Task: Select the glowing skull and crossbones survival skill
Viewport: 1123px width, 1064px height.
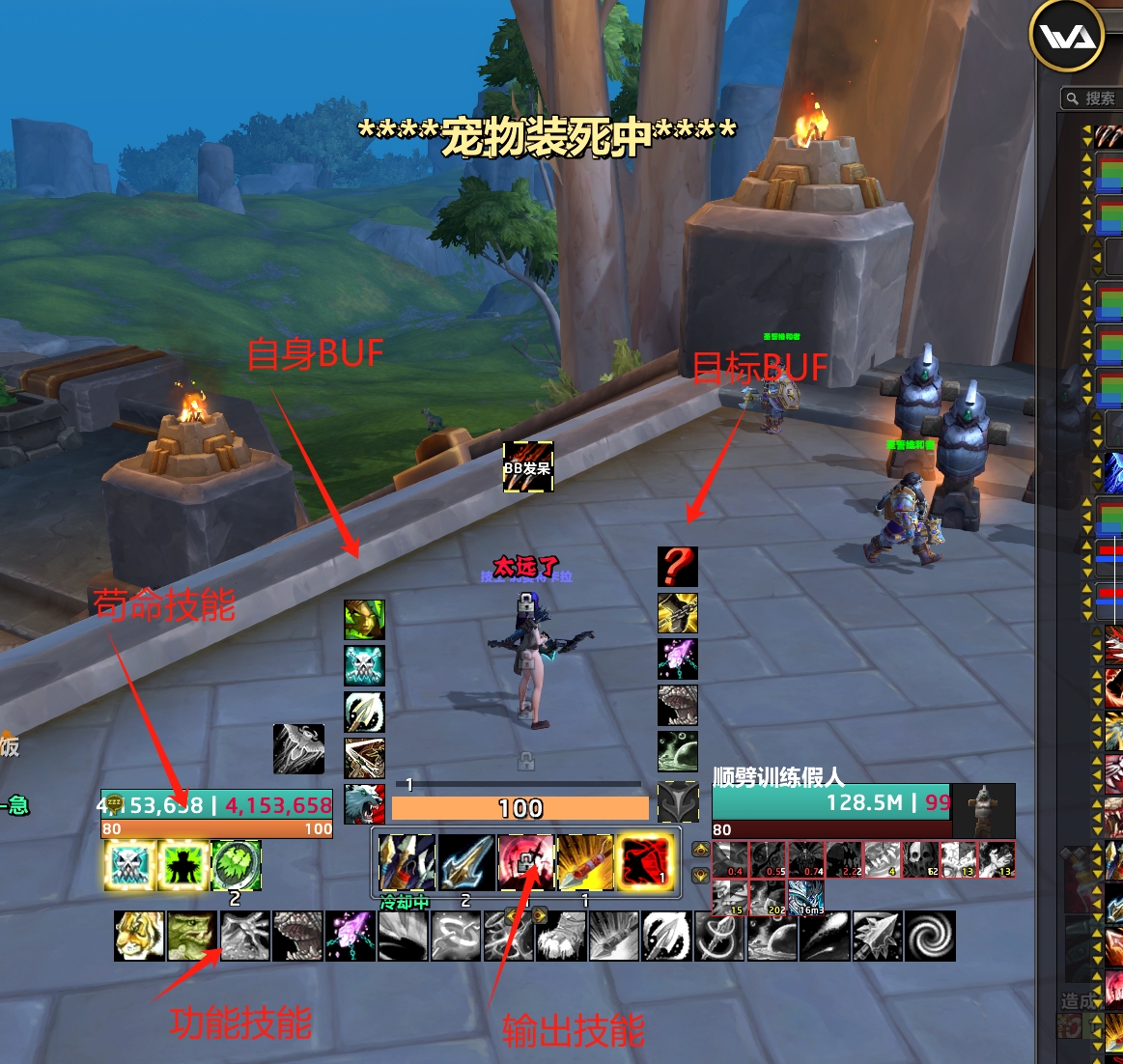Action: coord(130,866)
